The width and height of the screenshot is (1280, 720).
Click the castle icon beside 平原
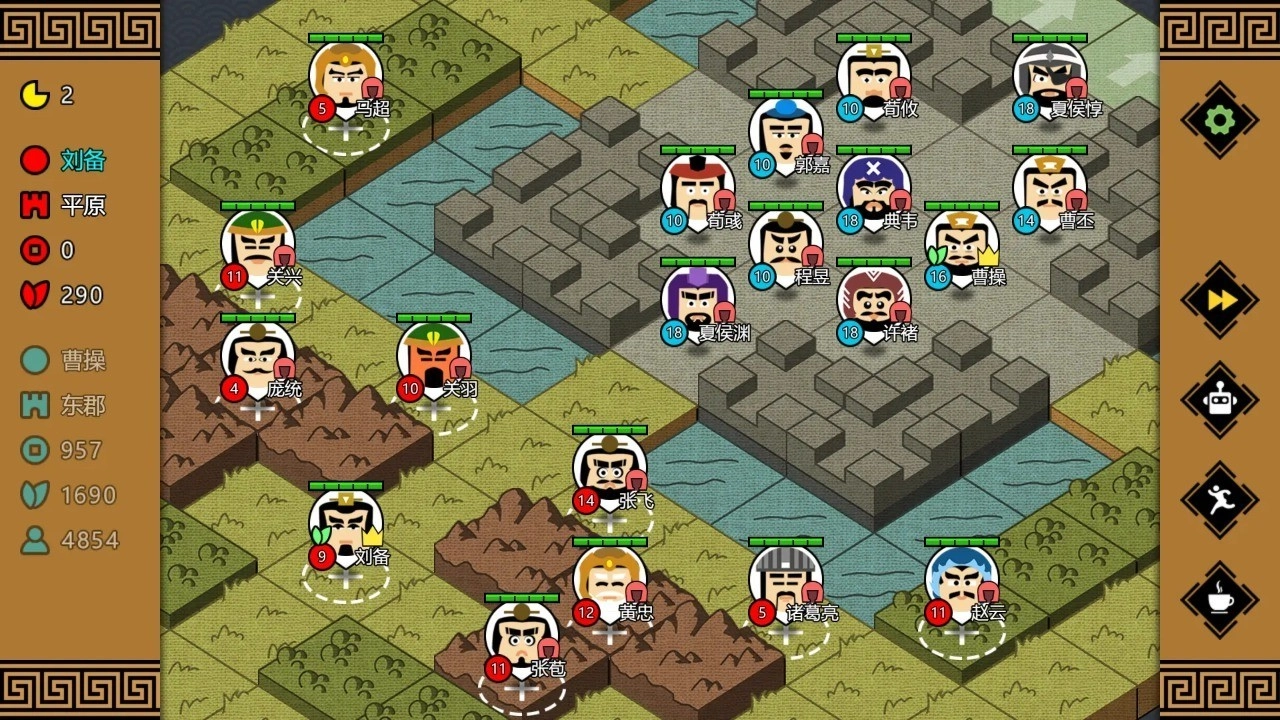[x=33, y=205]
